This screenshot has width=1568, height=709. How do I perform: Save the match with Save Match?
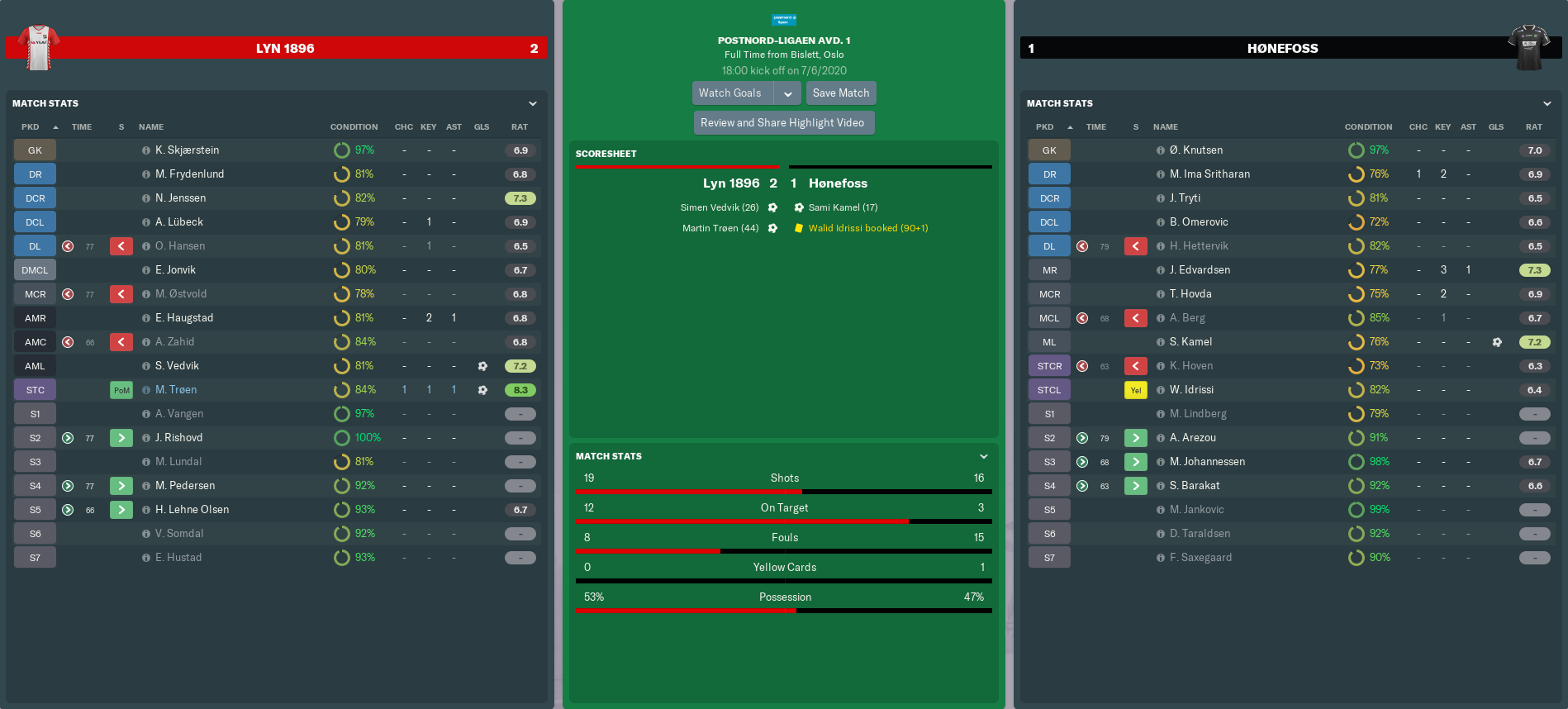tap(840, 93)
